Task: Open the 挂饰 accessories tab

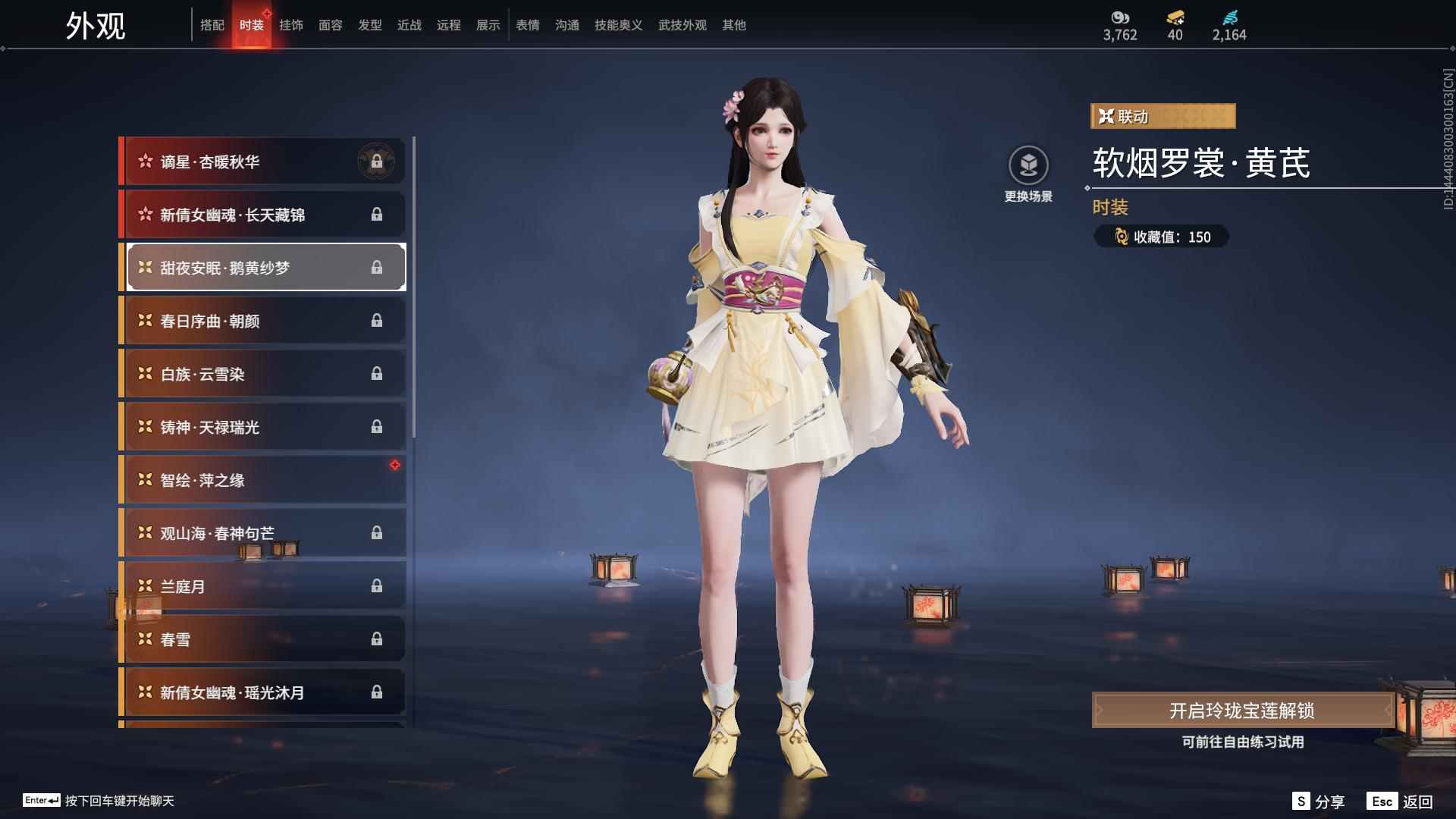Action: click(x=290, y=25)
